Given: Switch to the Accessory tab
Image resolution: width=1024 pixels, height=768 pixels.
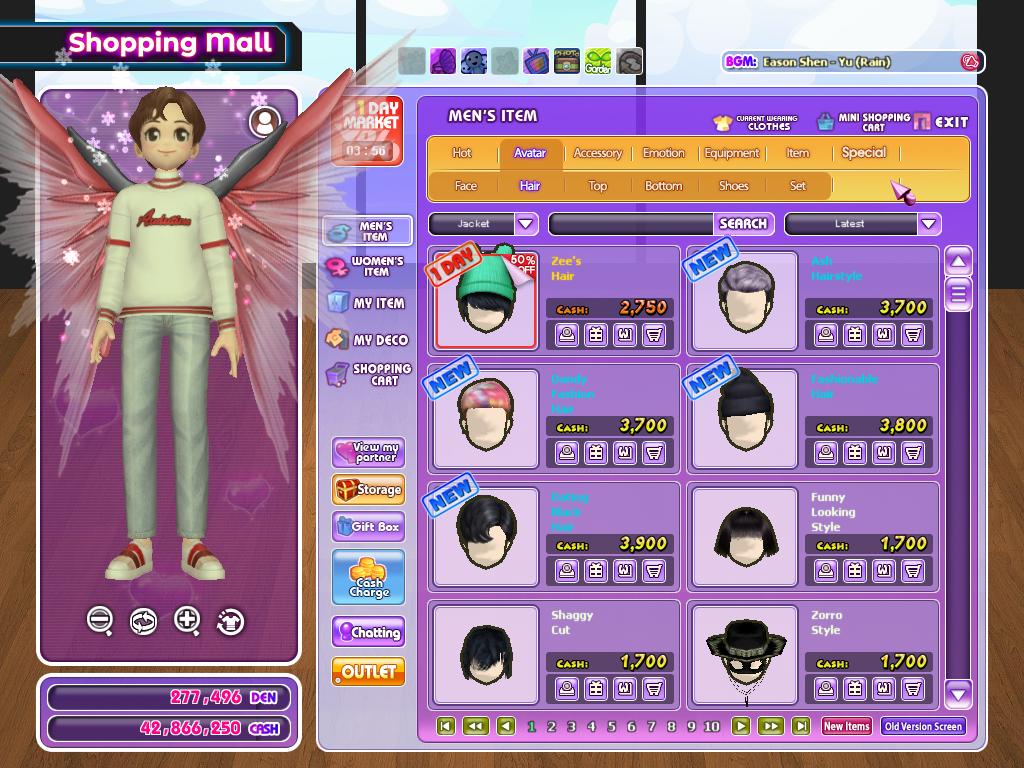Looking at the screenshot, I should (x=597, y=153).
